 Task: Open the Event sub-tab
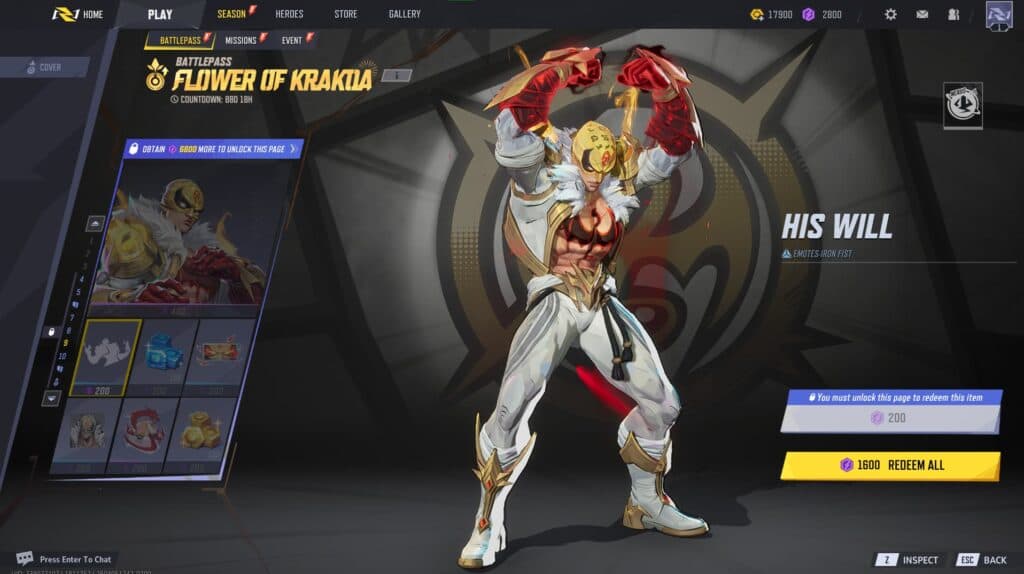pyautogui.click(x=292, y=40)
